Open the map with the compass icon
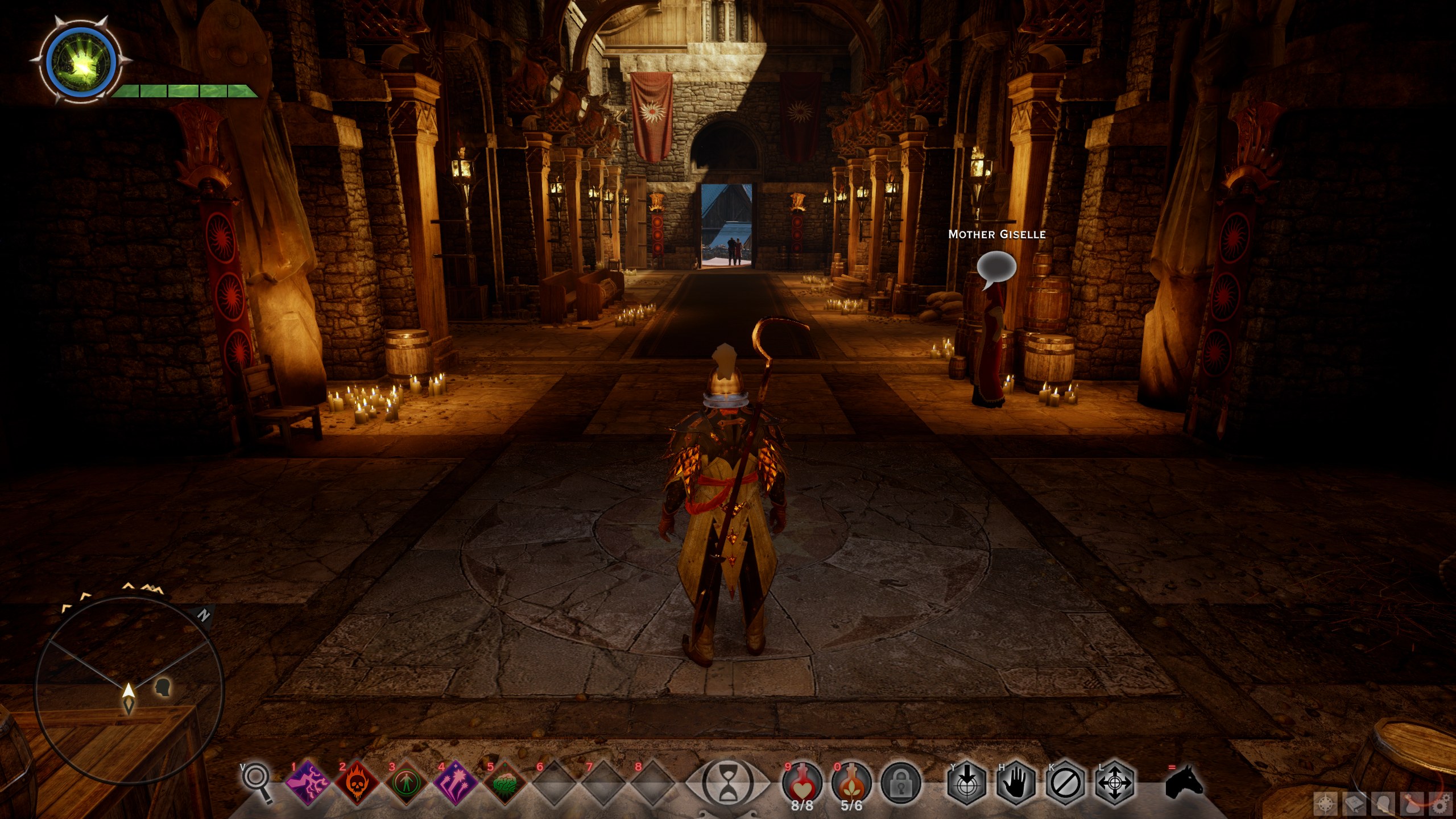 pyautogui.click(x=1326, y=804)
